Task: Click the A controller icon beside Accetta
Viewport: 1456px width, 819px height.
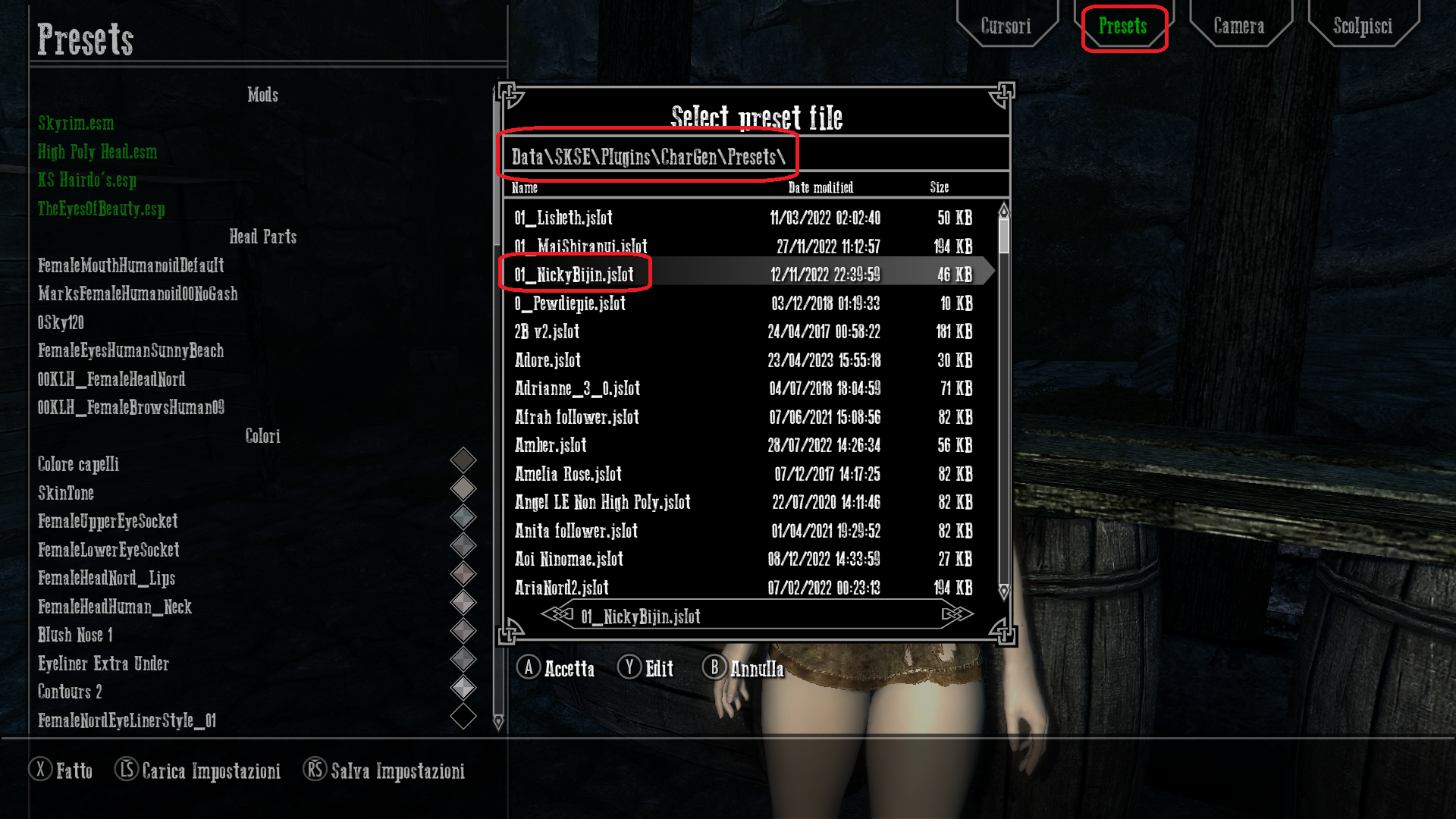Action: 529,669
